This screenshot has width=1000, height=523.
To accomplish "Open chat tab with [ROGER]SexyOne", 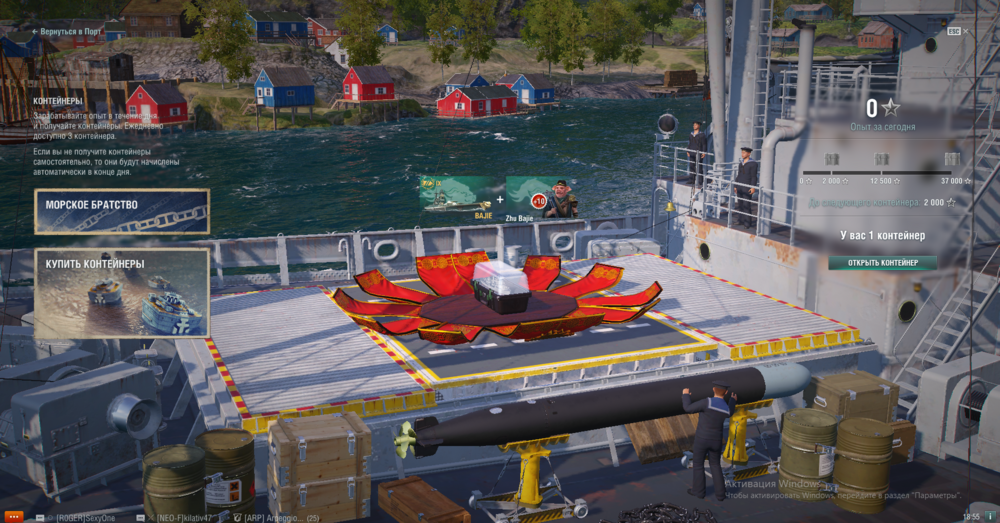I will tap(84, 517).
